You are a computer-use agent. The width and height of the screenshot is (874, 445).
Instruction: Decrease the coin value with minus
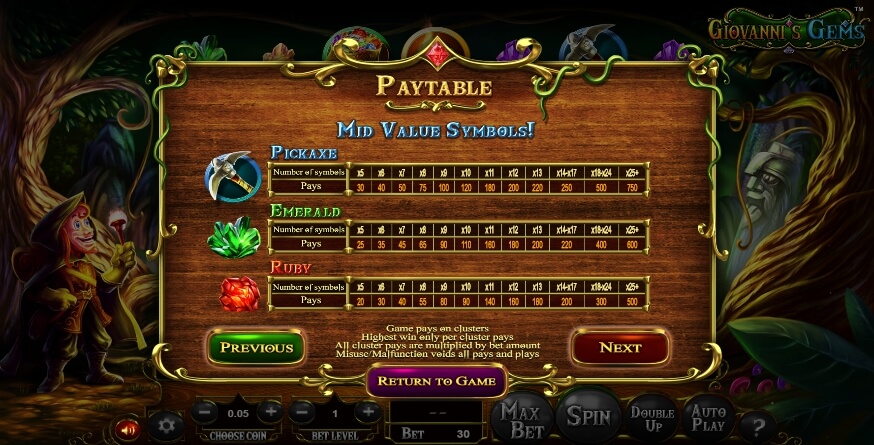tap(204, 411)
